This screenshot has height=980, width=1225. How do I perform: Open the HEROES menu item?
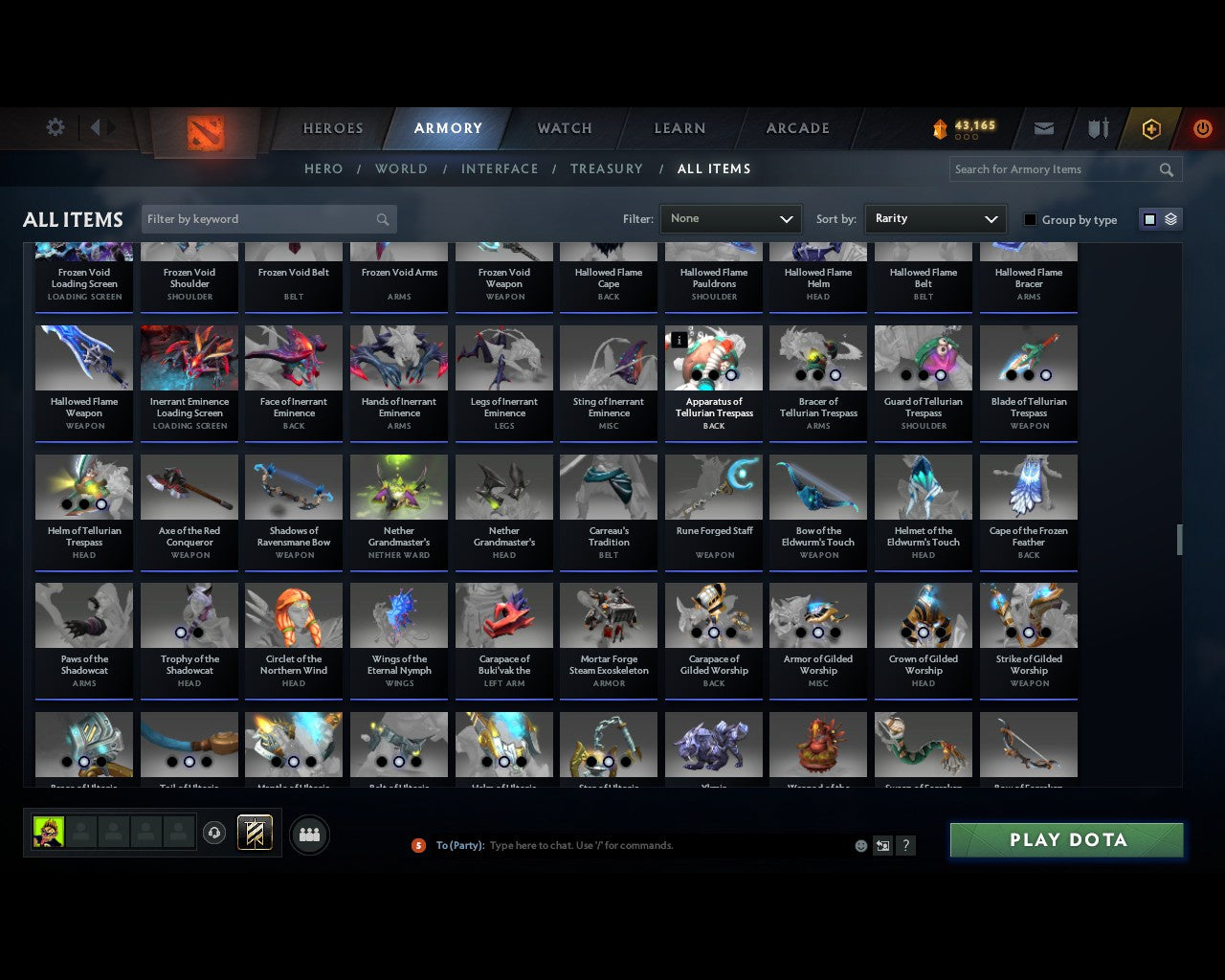click(x=332, y=128)
